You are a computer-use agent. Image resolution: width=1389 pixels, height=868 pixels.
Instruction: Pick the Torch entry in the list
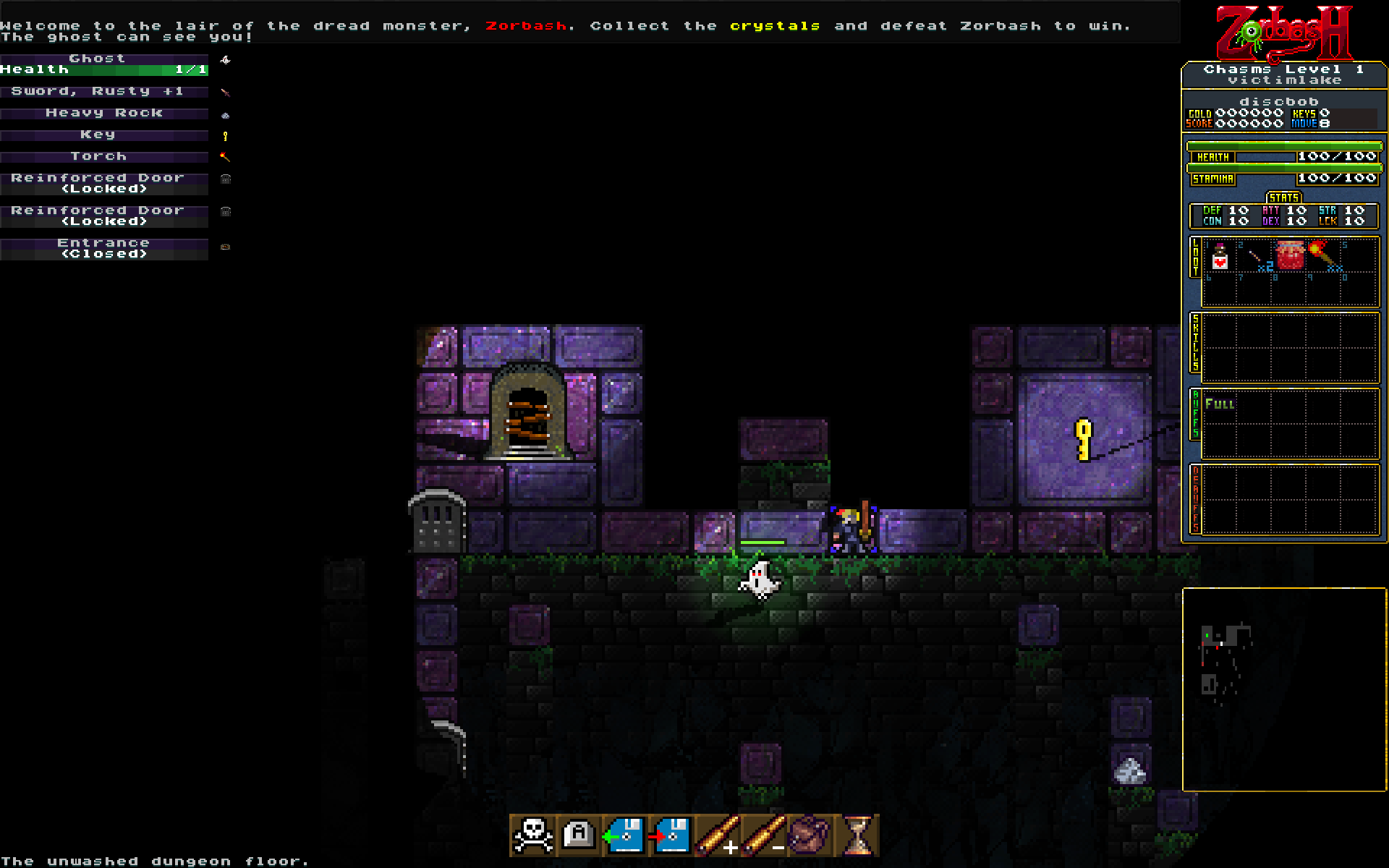(x=104, y=157)
